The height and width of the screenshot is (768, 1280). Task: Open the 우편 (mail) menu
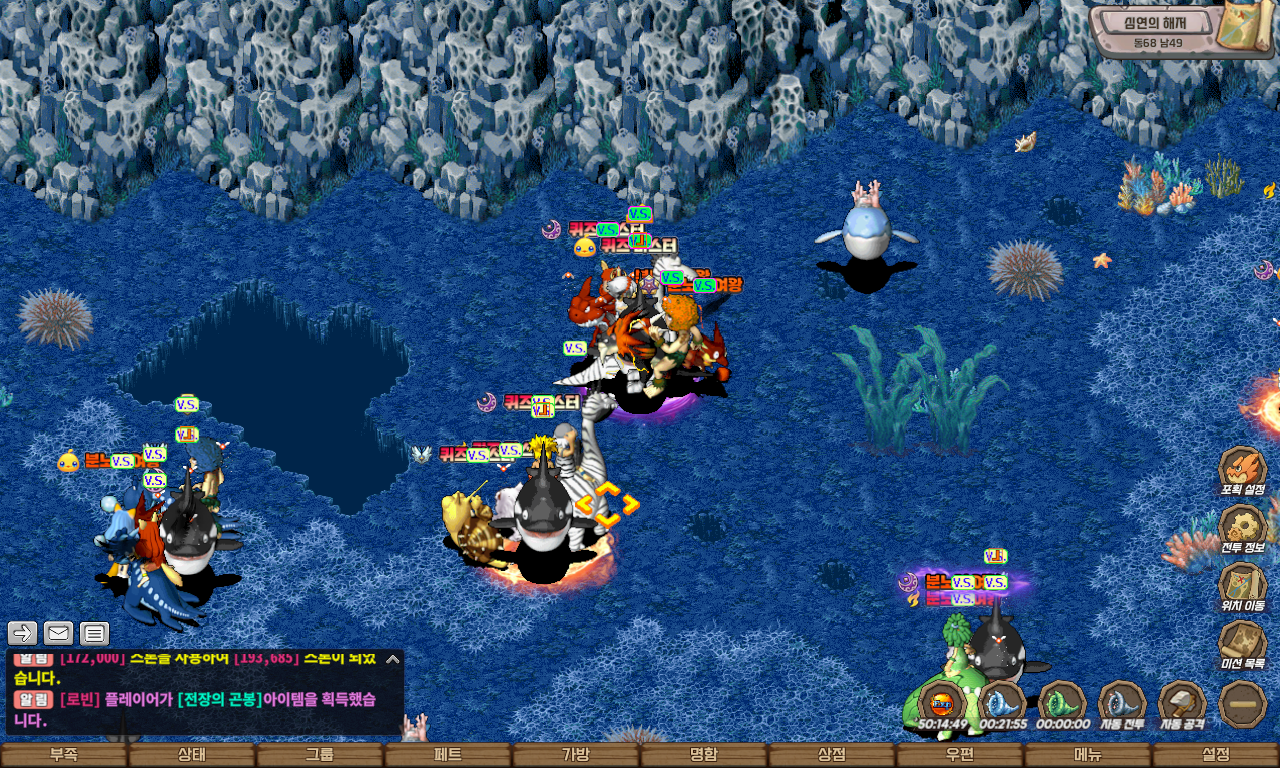click(x=960, y=755)
